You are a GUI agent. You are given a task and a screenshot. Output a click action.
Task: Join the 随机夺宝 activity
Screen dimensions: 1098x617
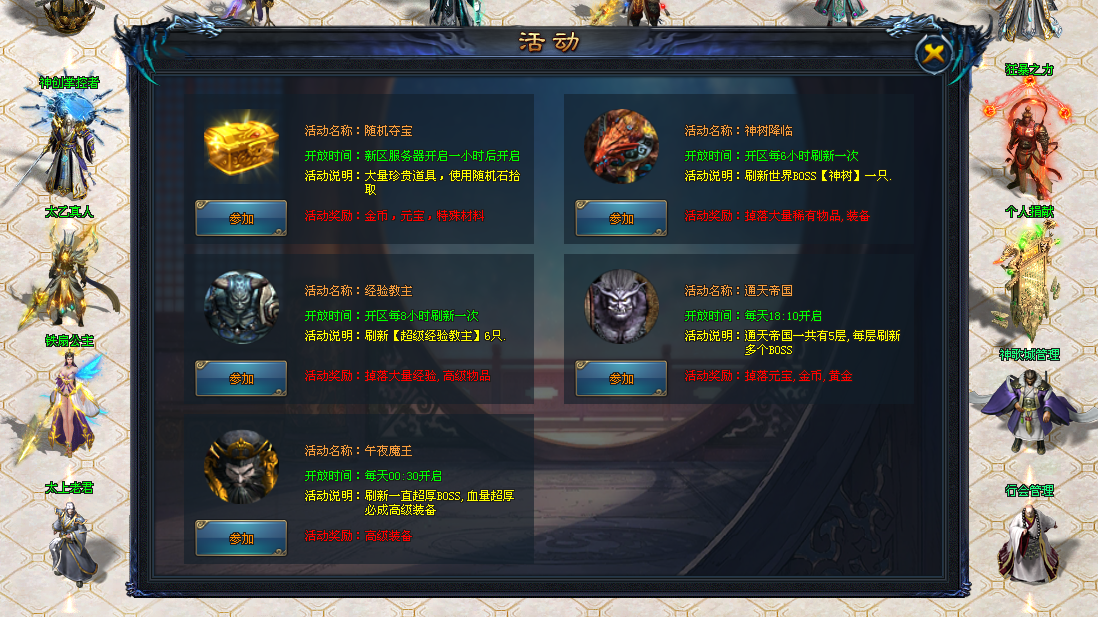click(241, 218)
